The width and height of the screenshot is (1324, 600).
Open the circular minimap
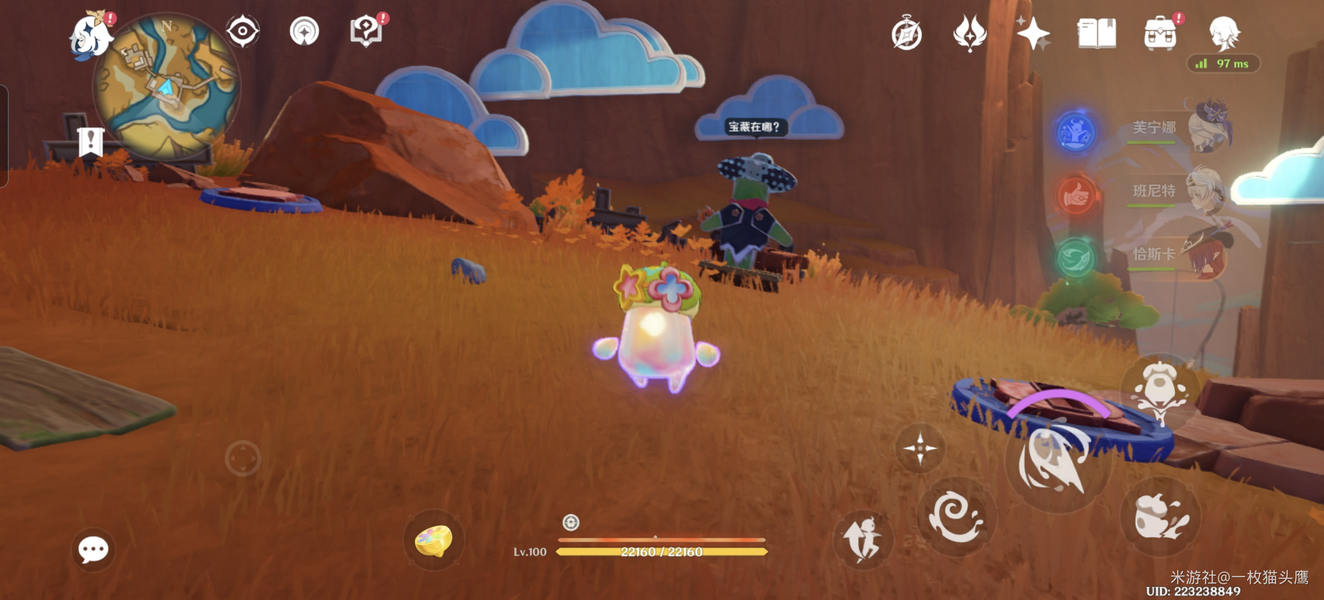point(166,87)
